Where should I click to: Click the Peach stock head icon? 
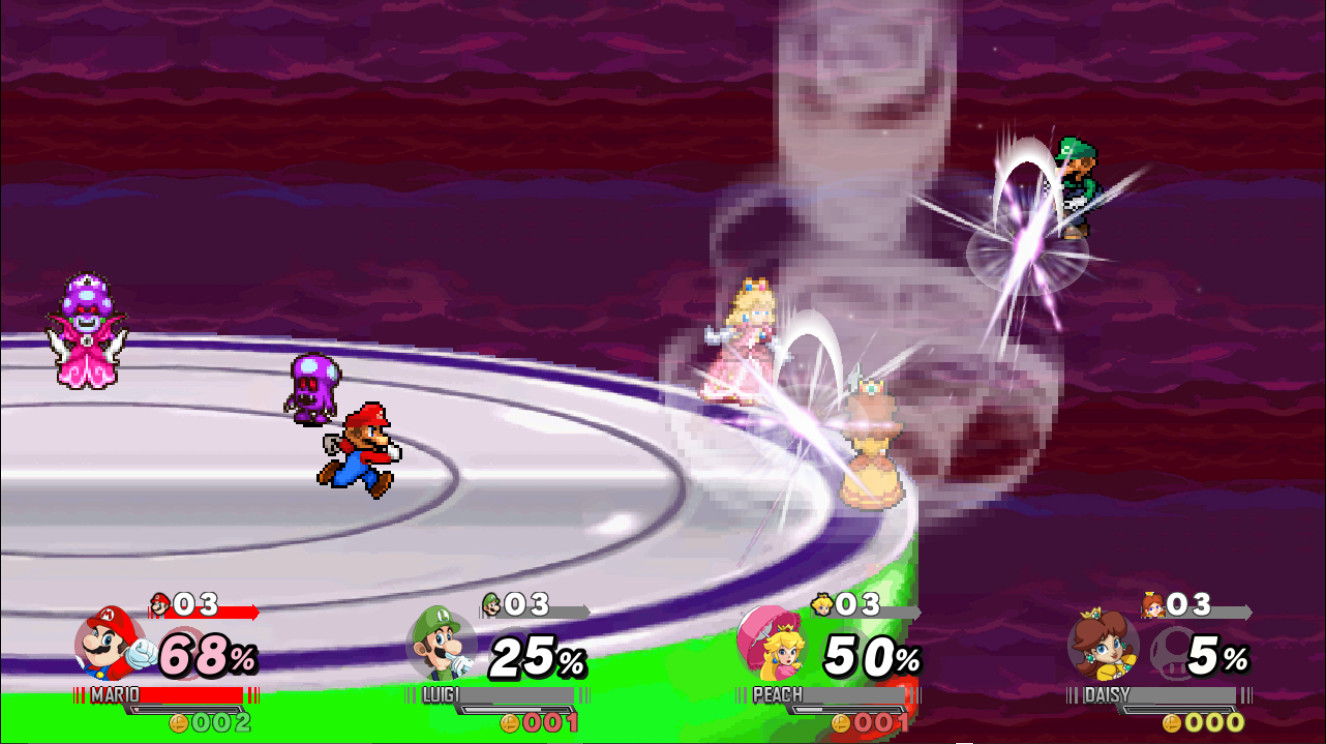[822, 604]
